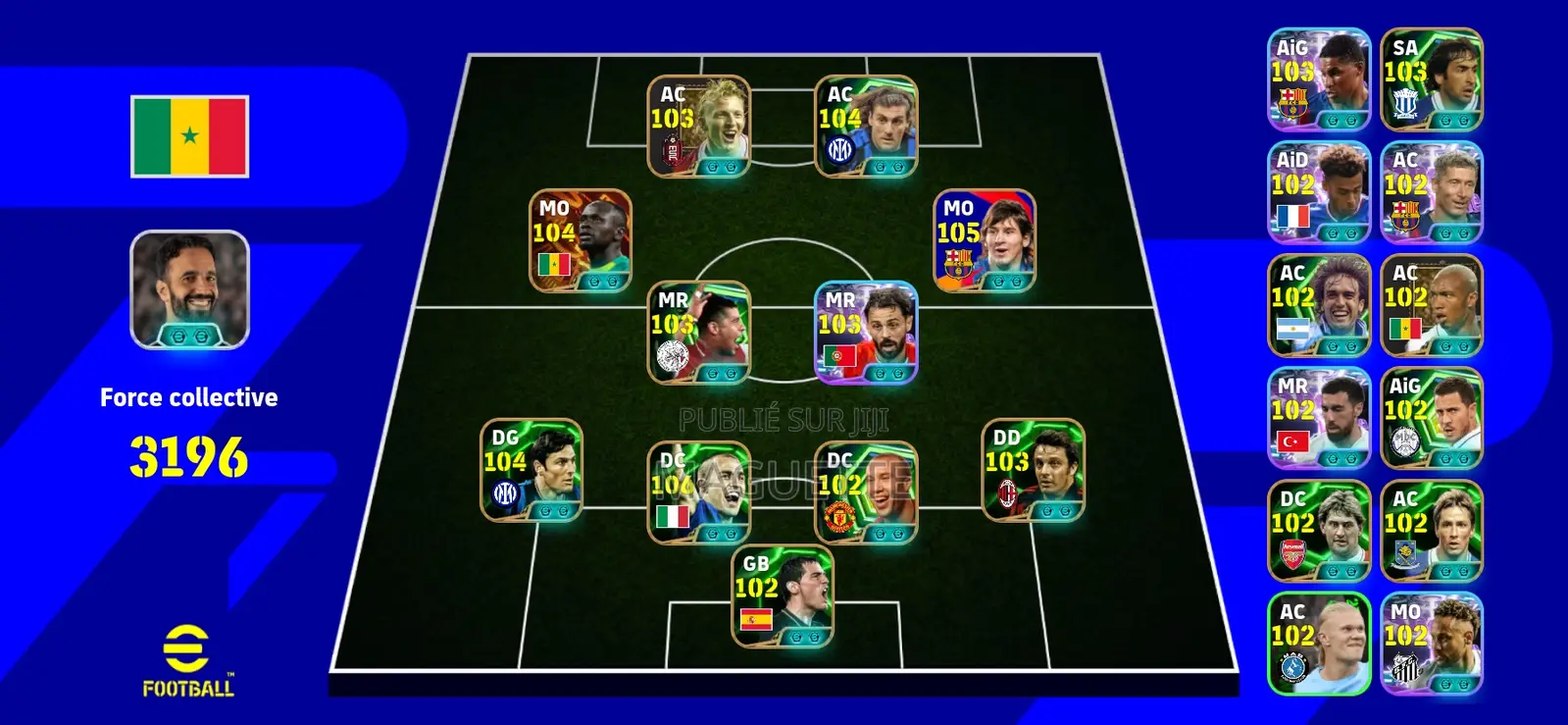
Task: Click the SA 103 bench player card
Action: pos(1430,77)
